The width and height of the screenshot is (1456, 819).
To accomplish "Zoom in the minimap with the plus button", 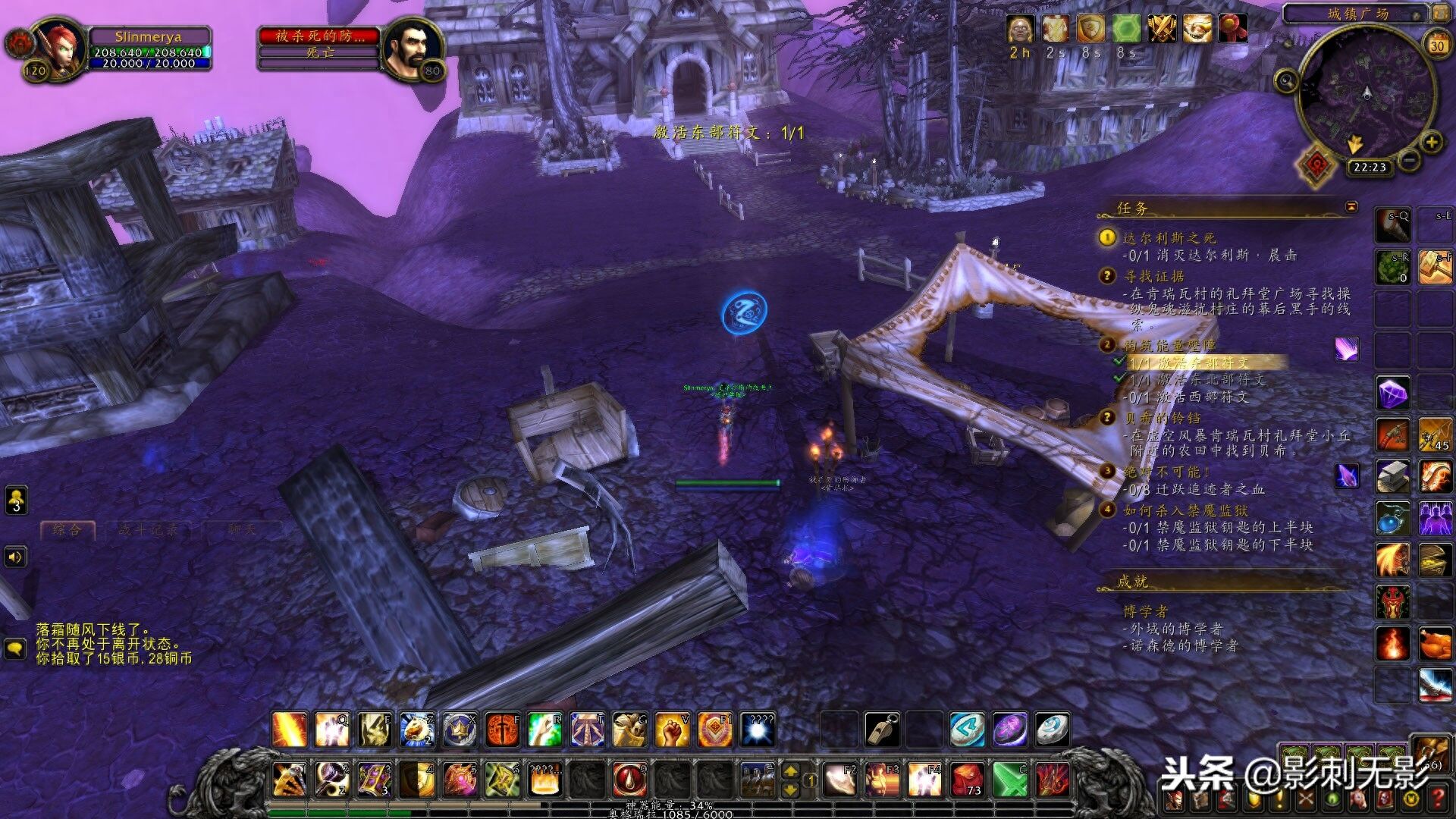I will tap(1431, 142).
